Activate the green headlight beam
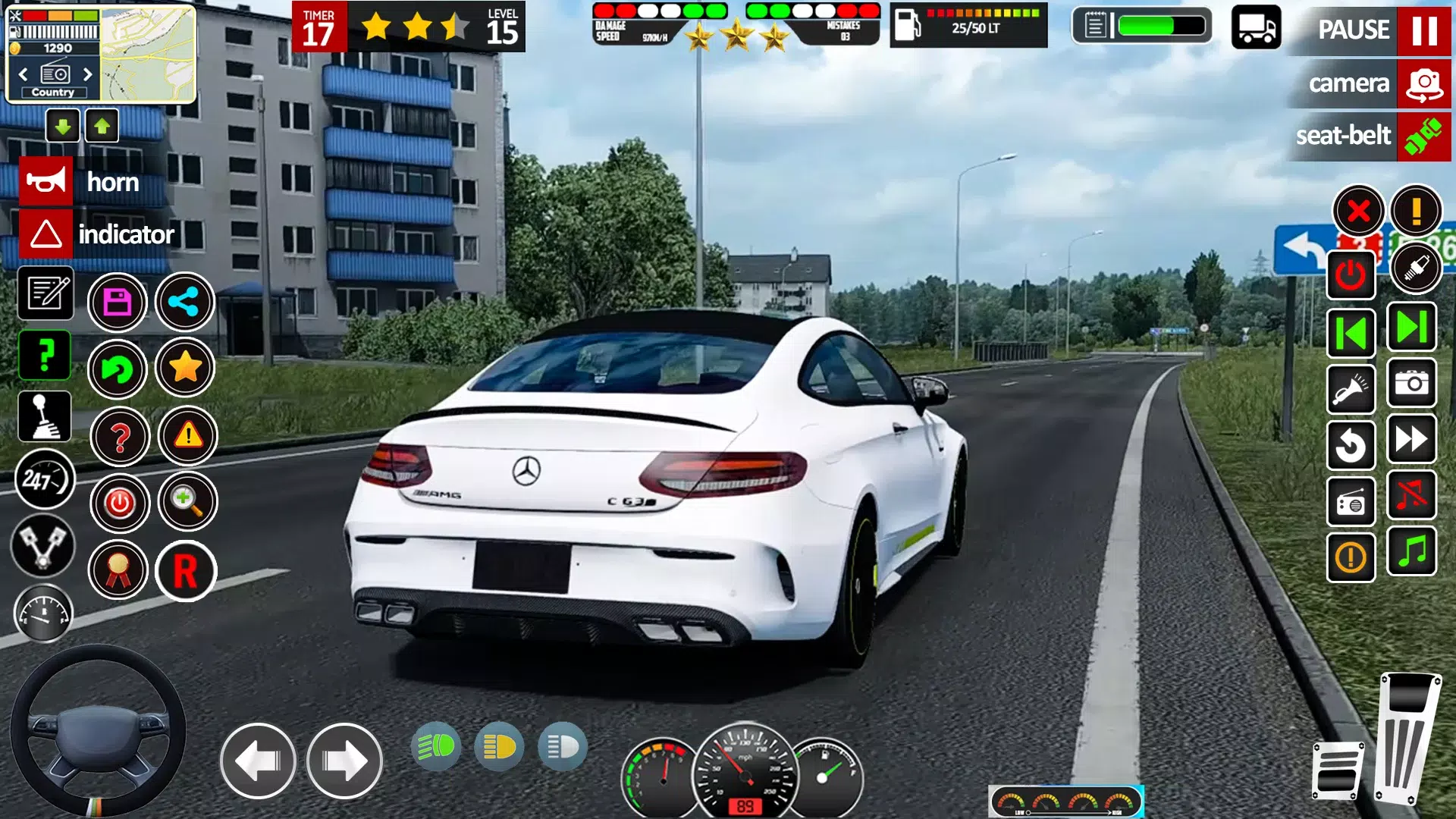 [436, 747]
